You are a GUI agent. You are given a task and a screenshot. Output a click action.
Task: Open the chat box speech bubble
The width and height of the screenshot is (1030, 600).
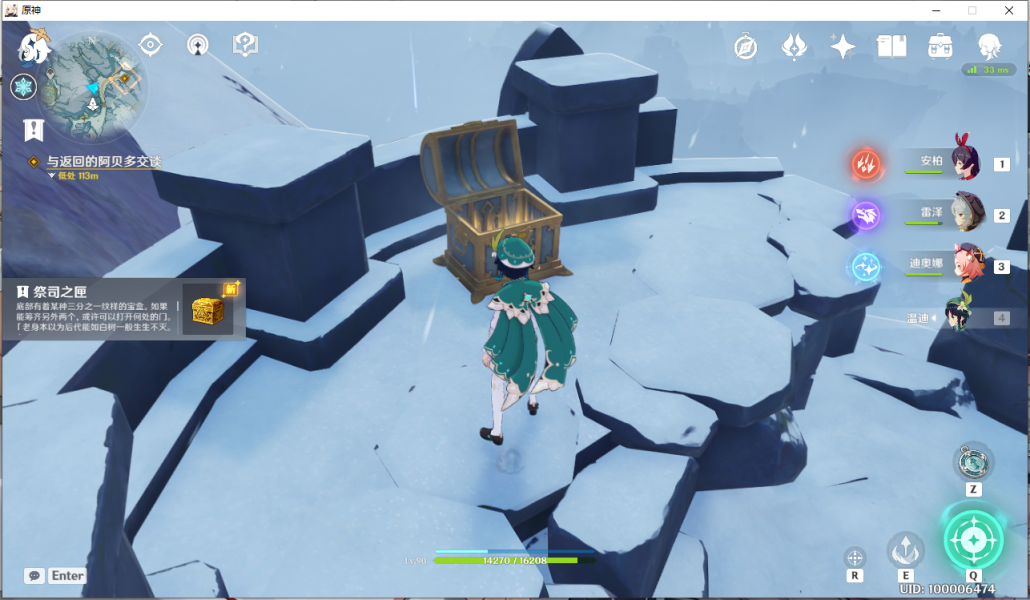tap(35, 576)
